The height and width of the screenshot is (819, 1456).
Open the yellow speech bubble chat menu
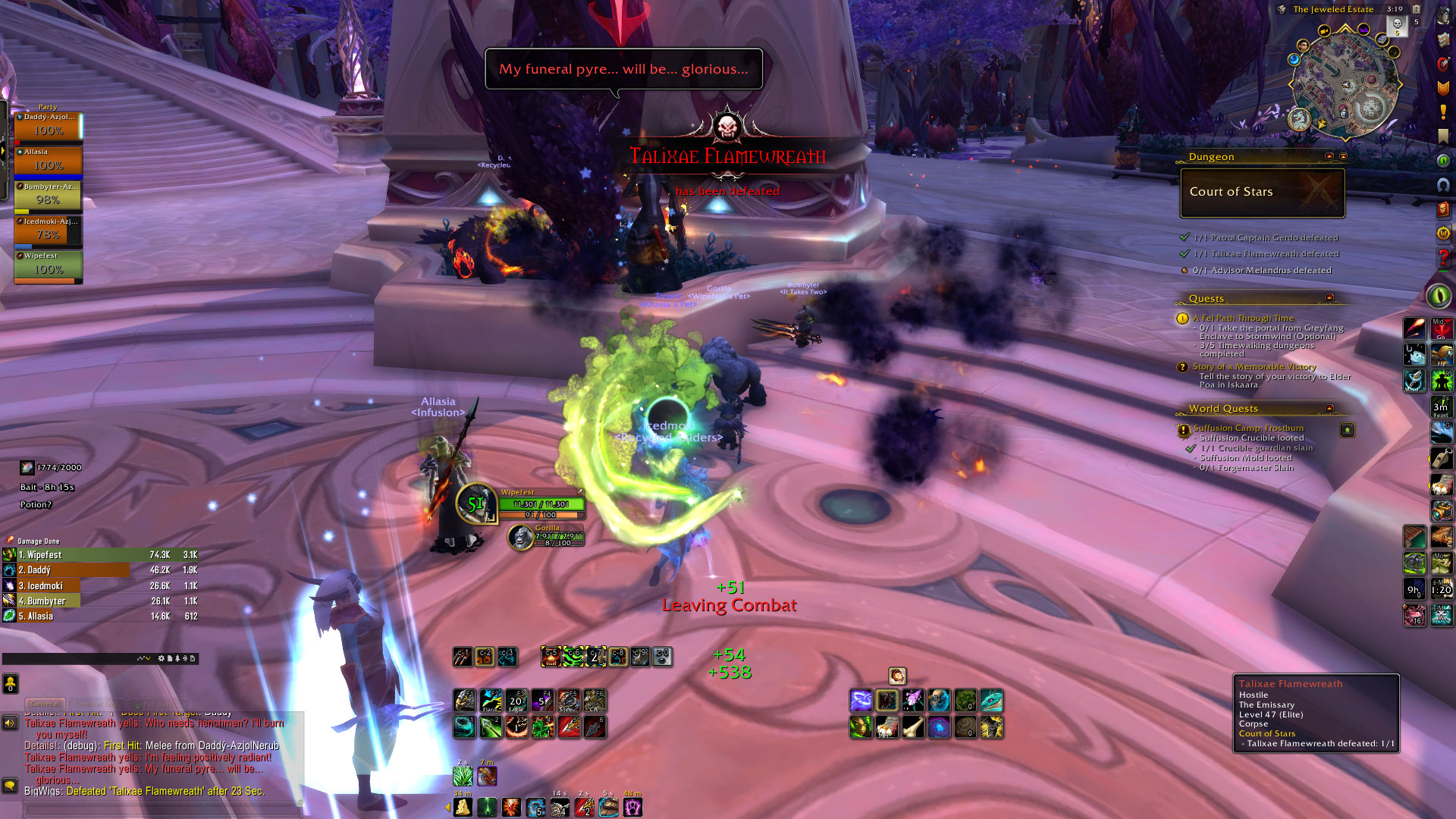[10, 785]
